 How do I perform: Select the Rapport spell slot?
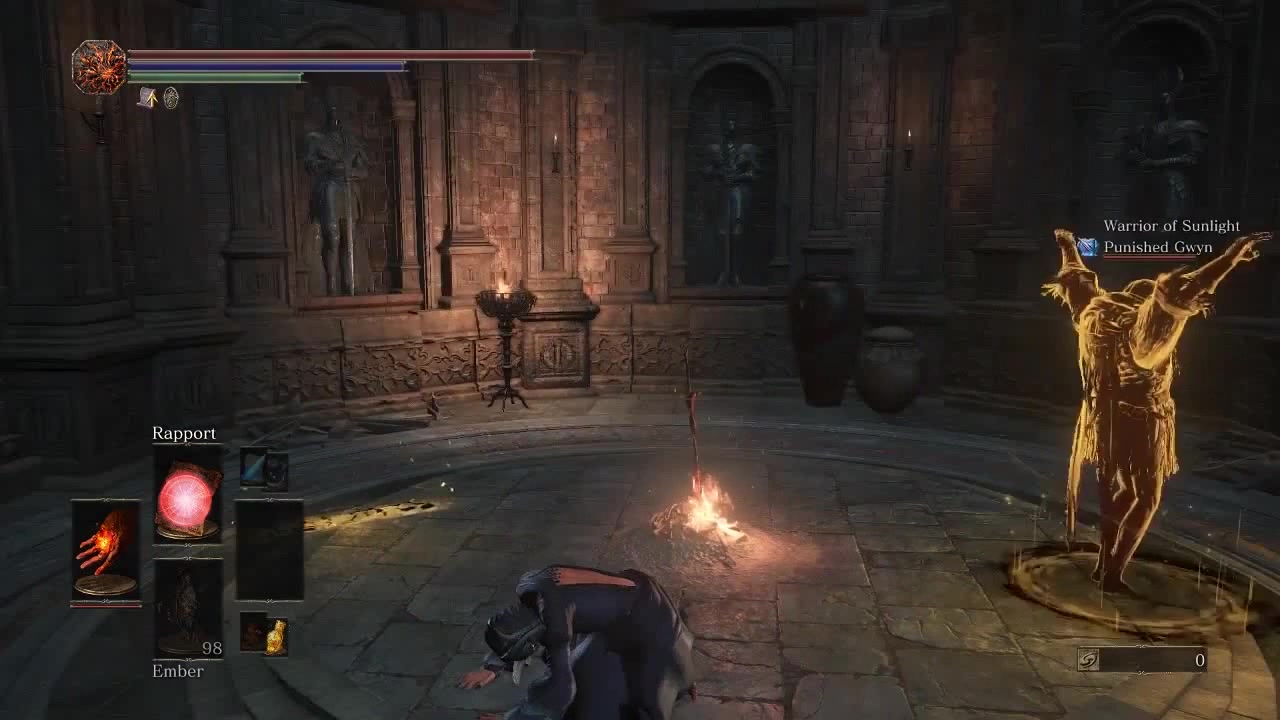tap(186, 500)
